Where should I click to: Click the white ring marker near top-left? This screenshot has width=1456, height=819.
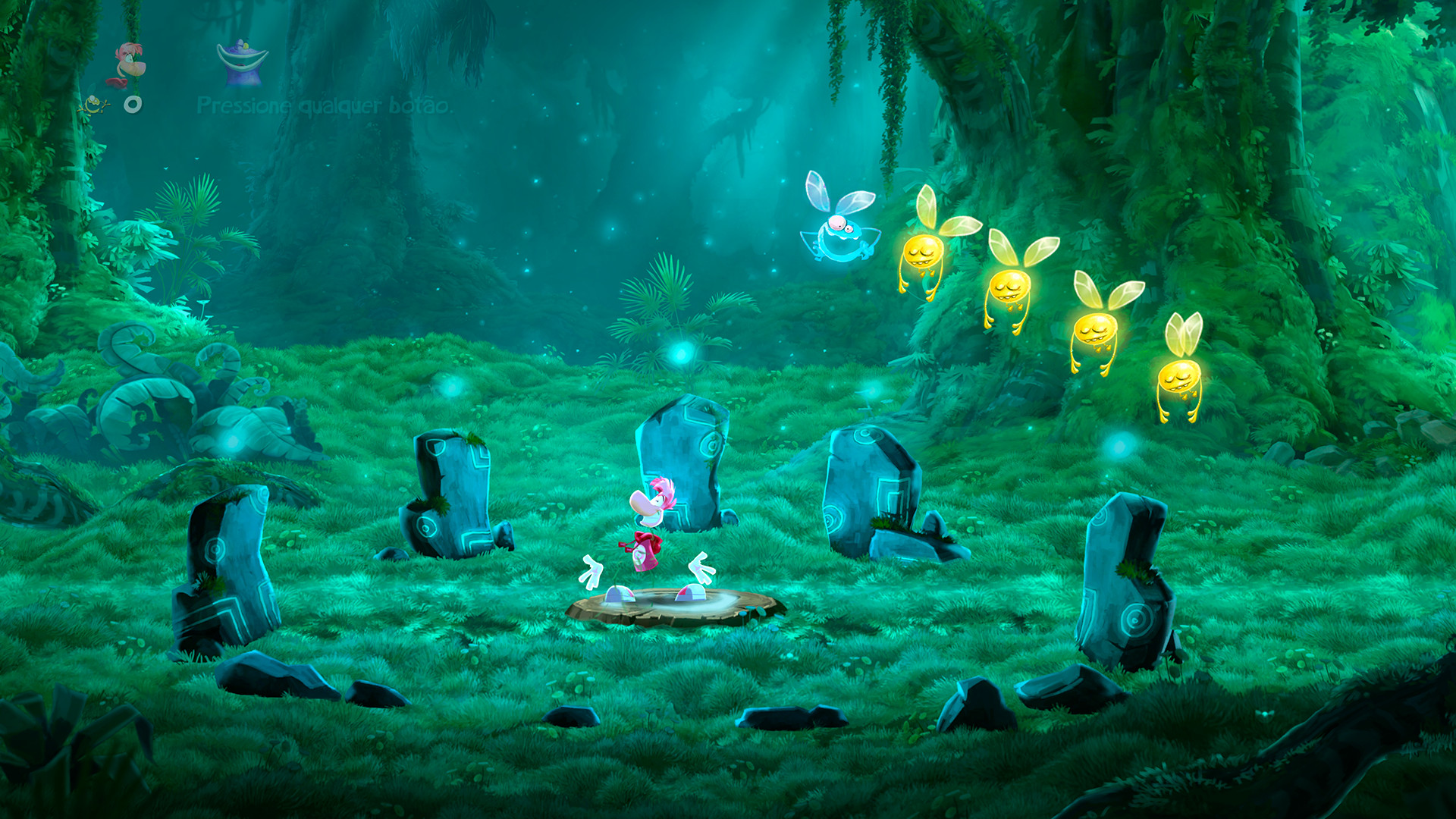(133, 104)
